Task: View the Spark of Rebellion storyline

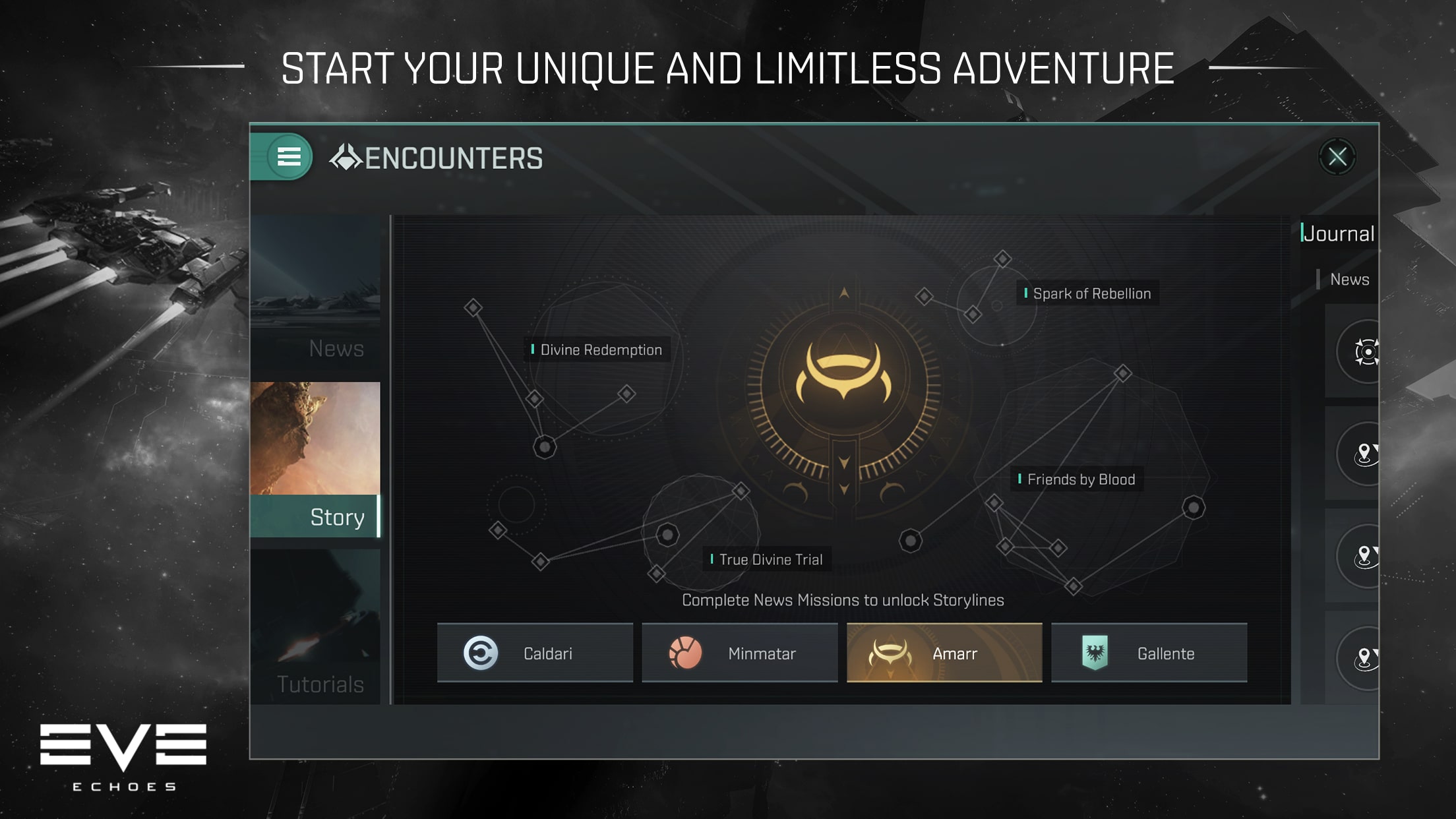Action: (x=1091, y=294)
